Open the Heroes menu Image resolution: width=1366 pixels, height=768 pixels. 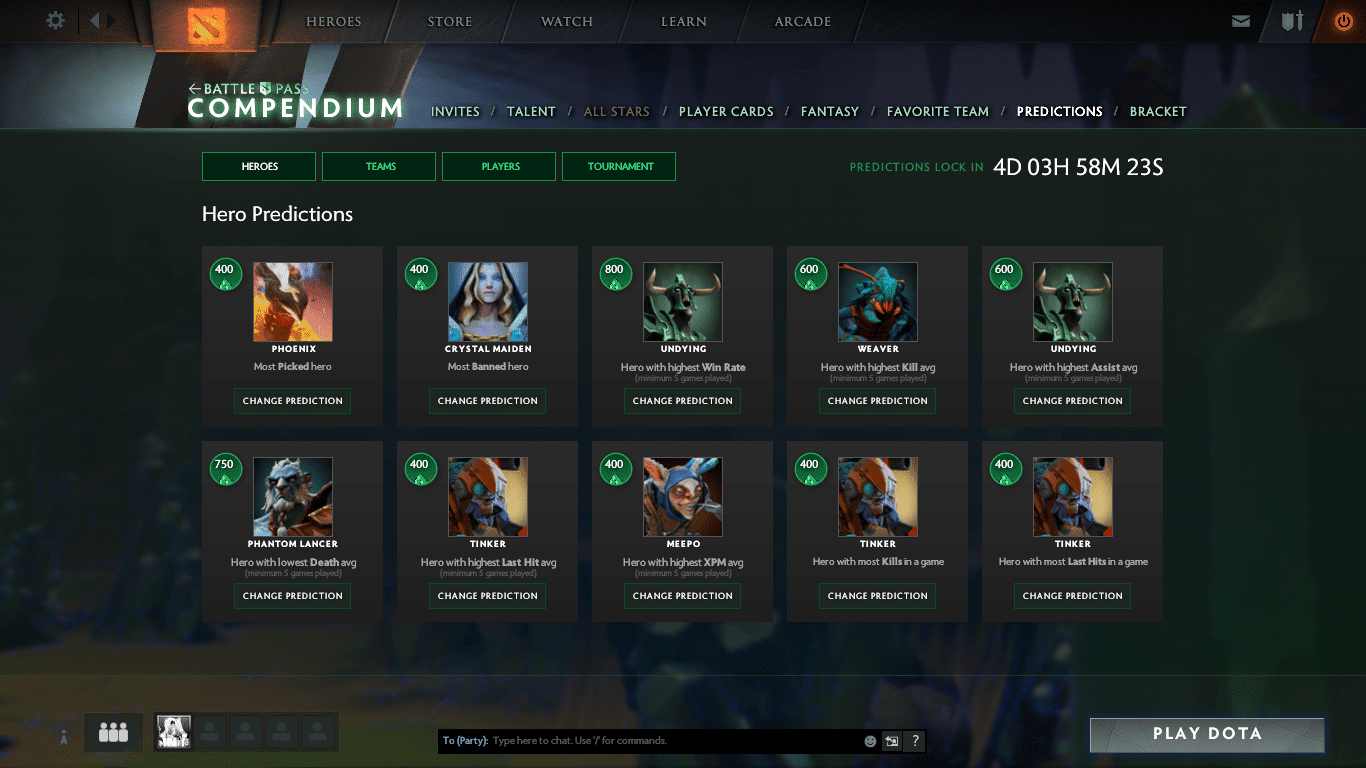coord(334,22)
